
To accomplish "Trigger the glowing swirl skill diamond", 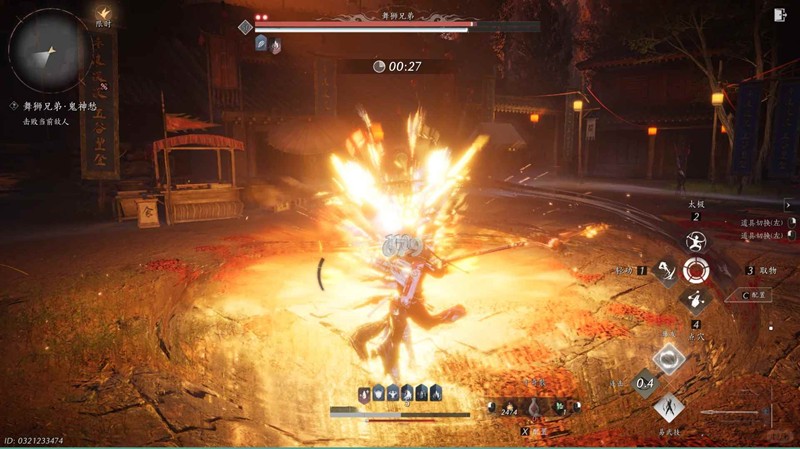I will 668,358.
